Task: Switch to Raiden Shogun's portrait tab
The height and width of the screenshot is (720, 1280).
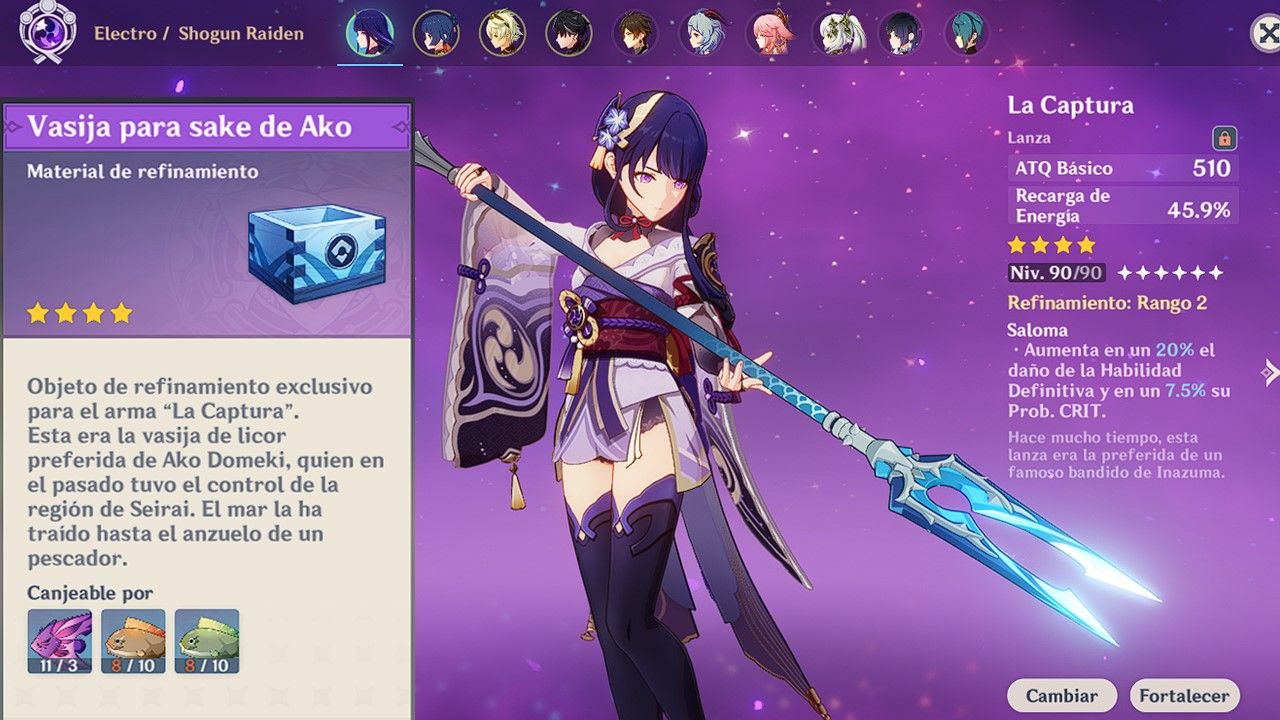Action: [370, 31]
